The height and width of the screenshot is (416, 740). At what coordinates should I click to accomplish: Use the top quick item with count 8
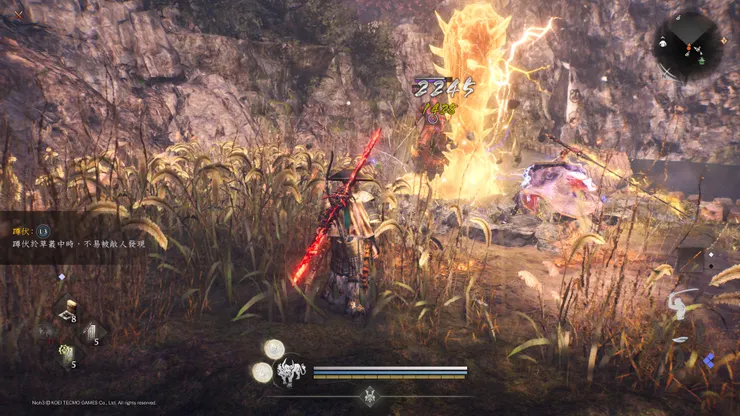click(68, 308)
